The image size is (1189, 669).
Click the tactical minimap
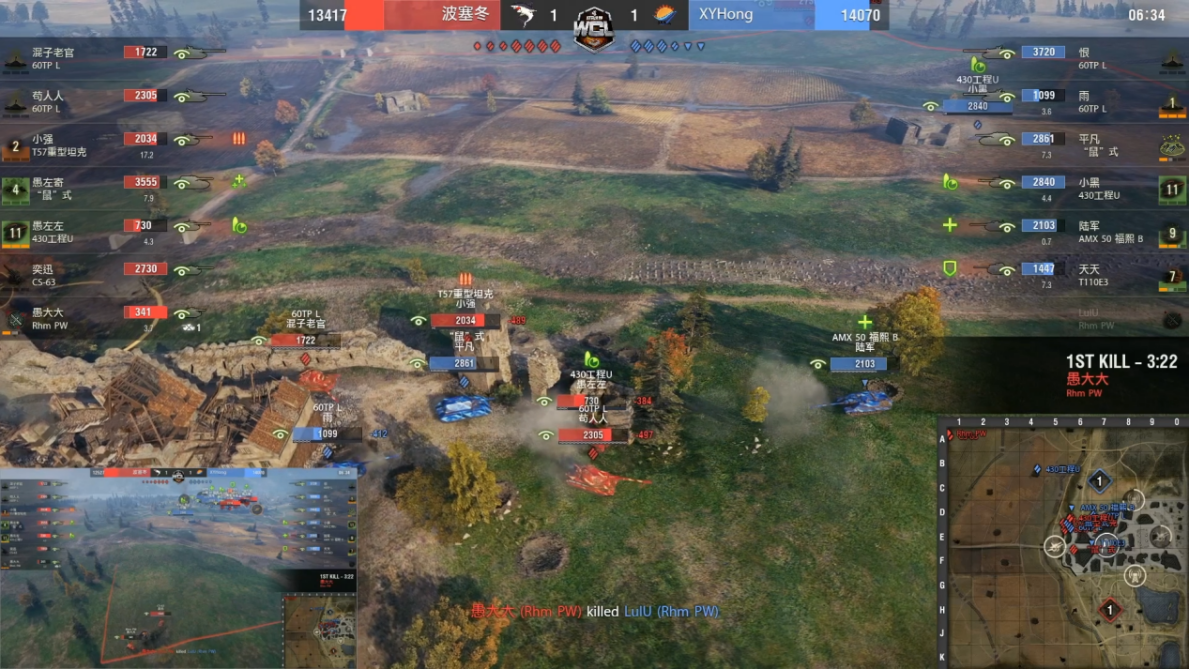(x=1062, y=542)
